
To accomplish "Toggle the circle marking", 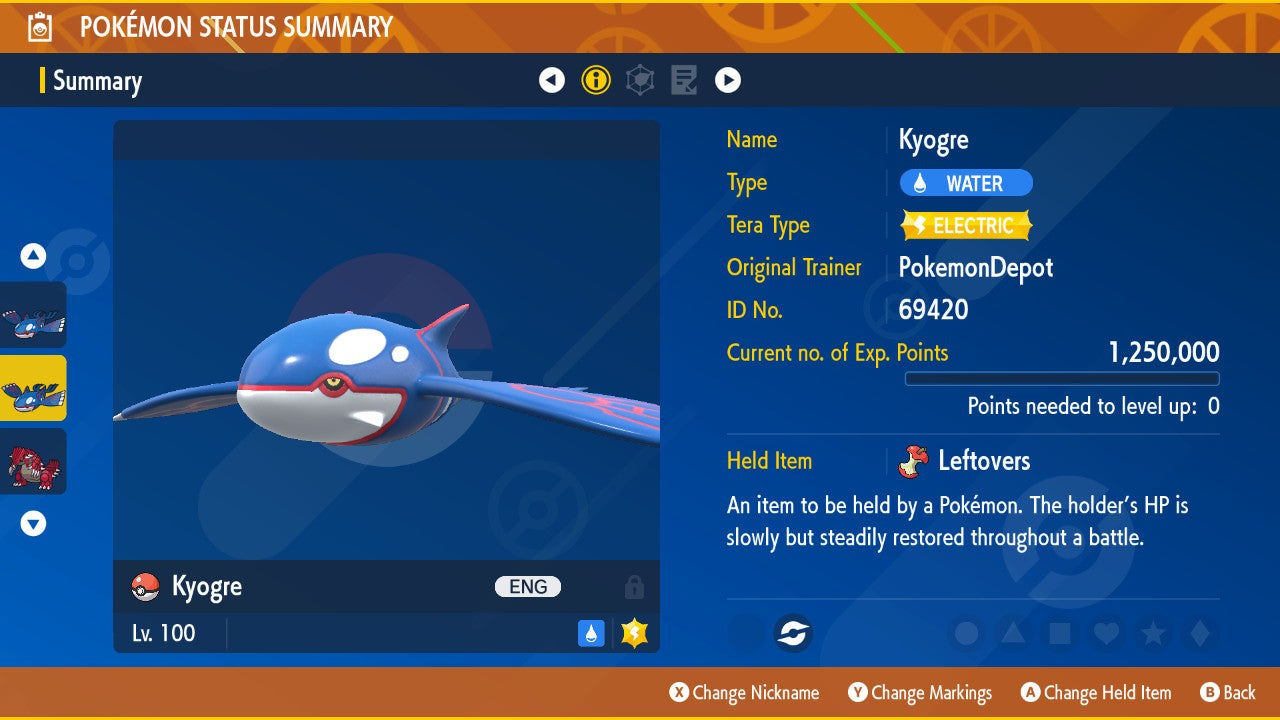I will point(966,633).
